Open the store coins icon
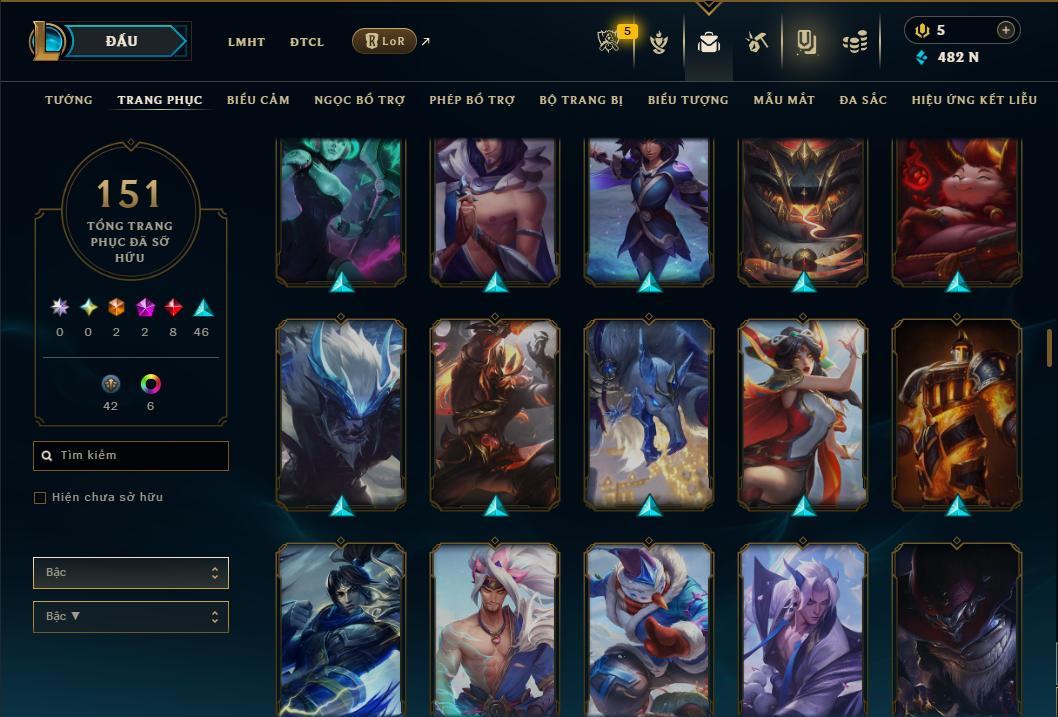Viewport: 1058px width, 717px height. tap(854, 42)
